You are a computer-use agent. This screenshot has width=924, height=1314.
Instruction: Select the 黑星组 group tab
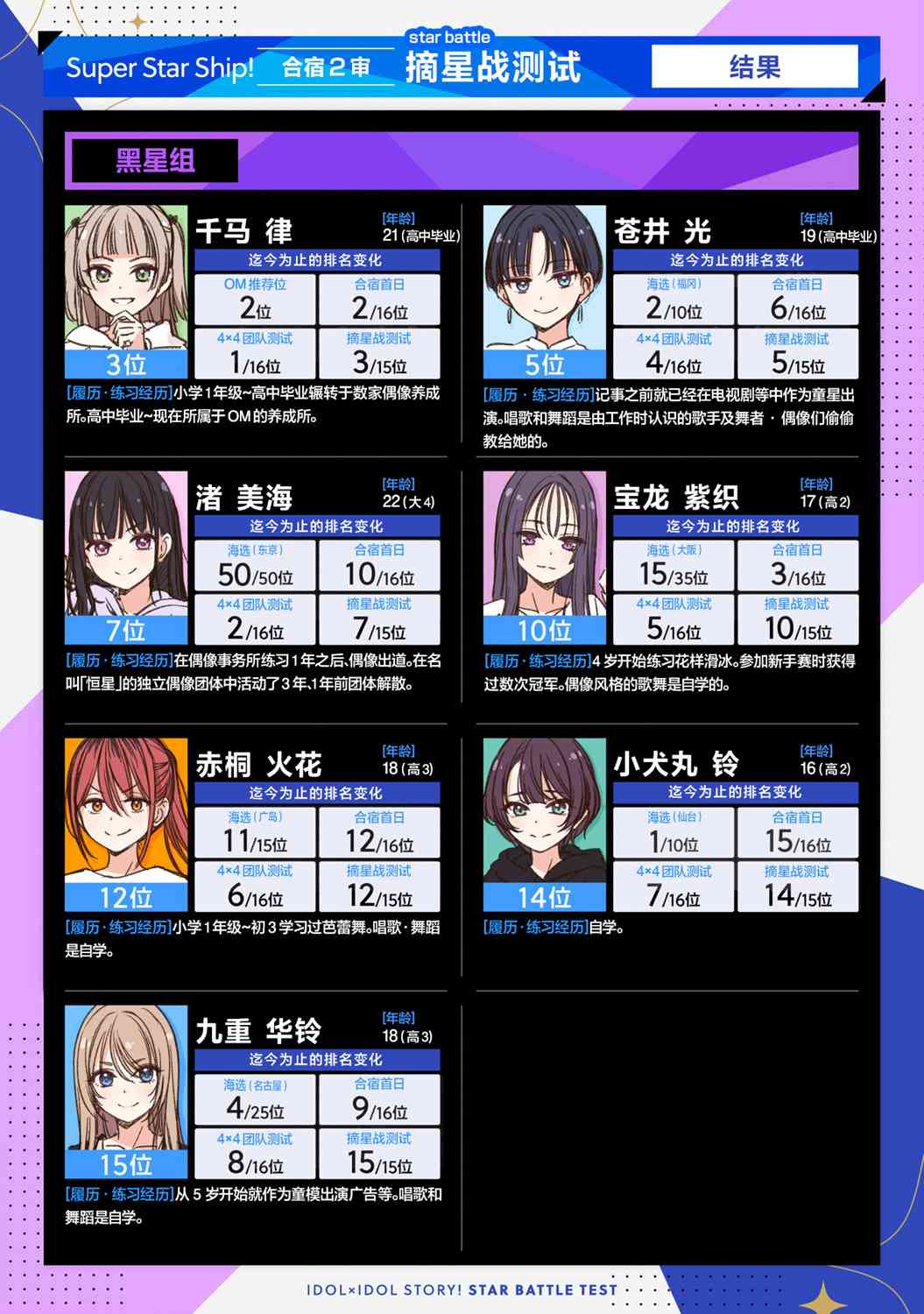[155, 161]
